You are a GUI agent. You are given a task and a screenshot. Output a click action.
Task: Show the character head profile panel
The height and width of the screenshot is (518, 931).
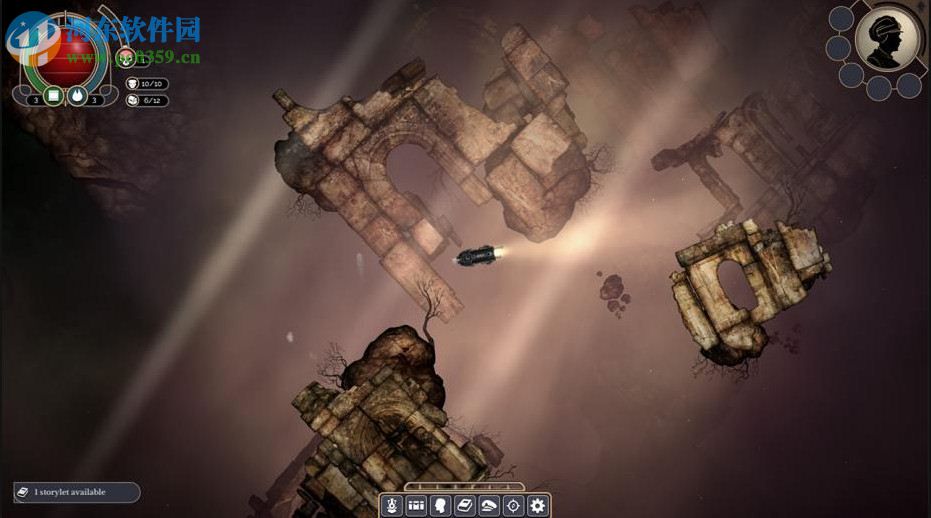pyautogui.click(x=440, y=505)
